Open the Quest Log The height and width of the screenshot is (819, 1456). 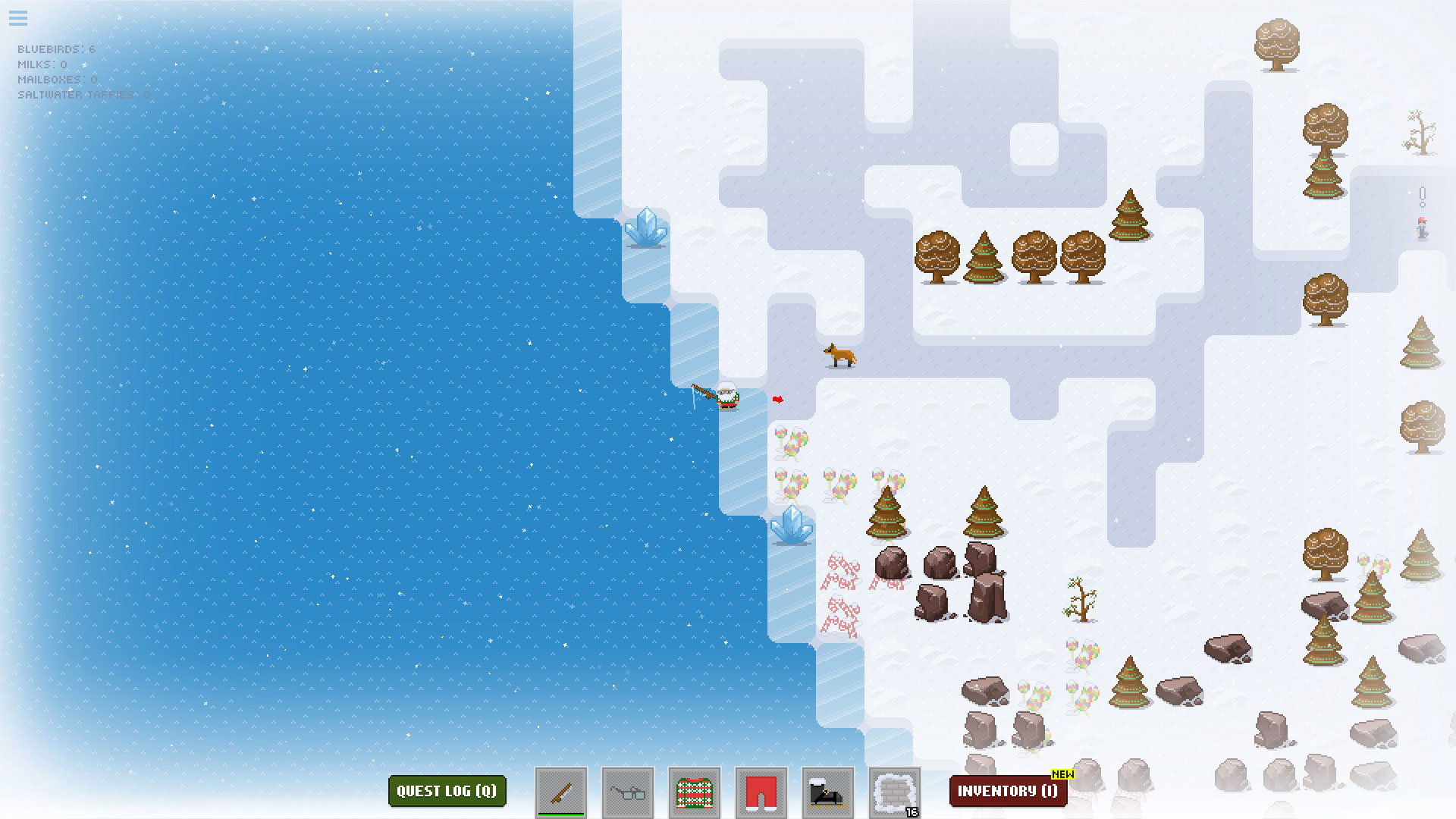447,791
